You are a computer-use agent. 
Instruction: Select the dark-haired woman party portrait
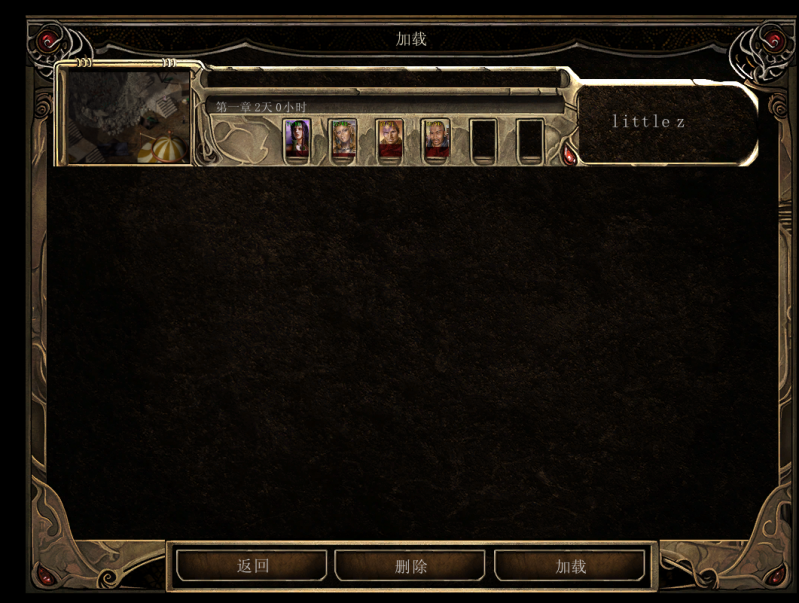297,139
